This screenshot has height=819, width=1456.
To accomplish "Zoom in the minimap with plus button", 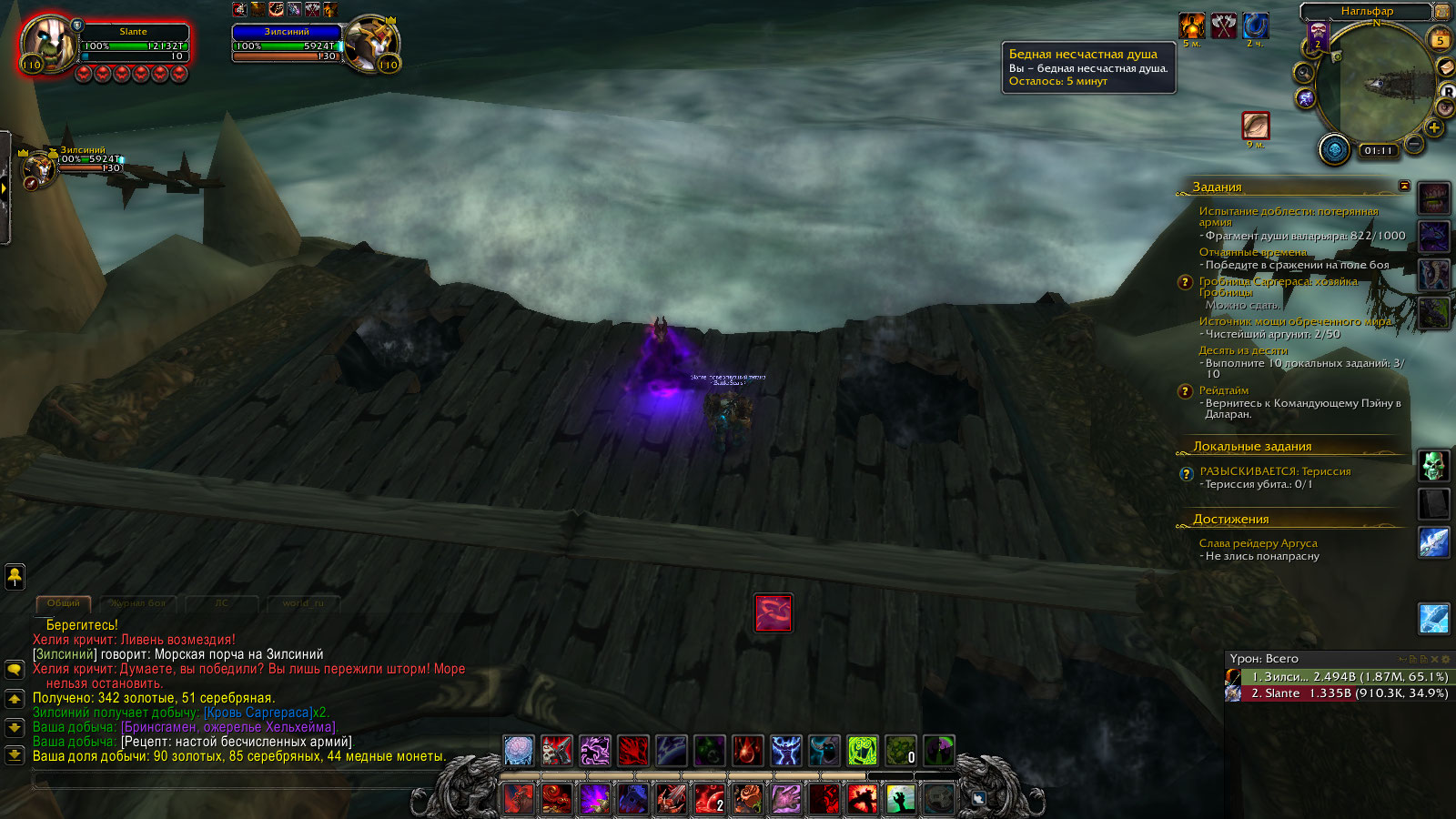I will 1434,128.
